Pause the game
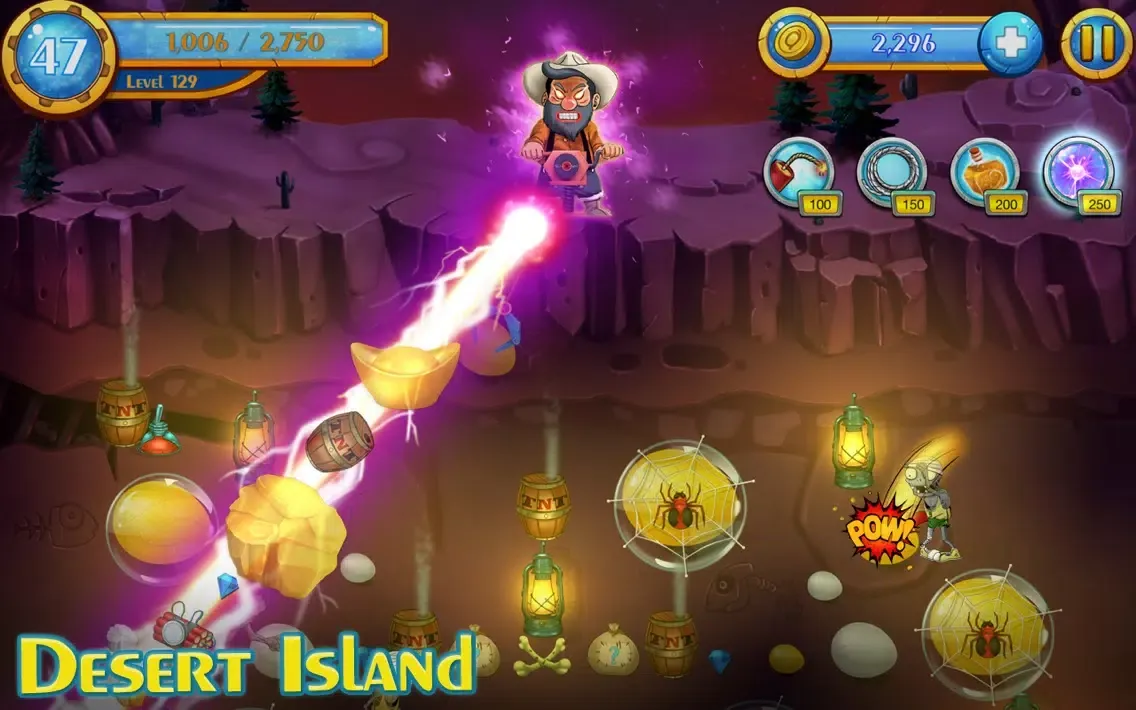This screenshot has height=710, width=1136. (x=1096, y=43)
